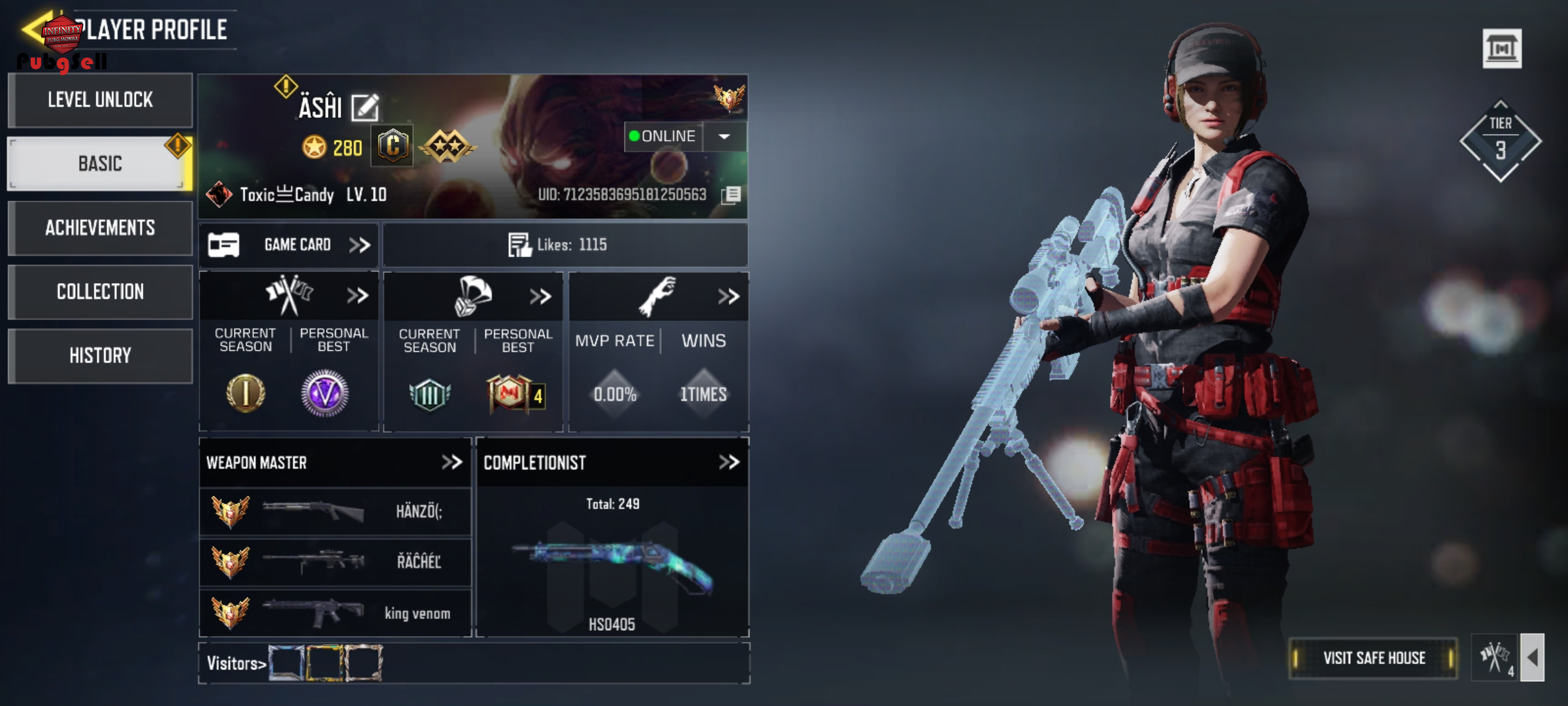The width and height of the screenshot is (1568, 706).
Task: Open the Weapon Master panel
Action: point(451,463)
